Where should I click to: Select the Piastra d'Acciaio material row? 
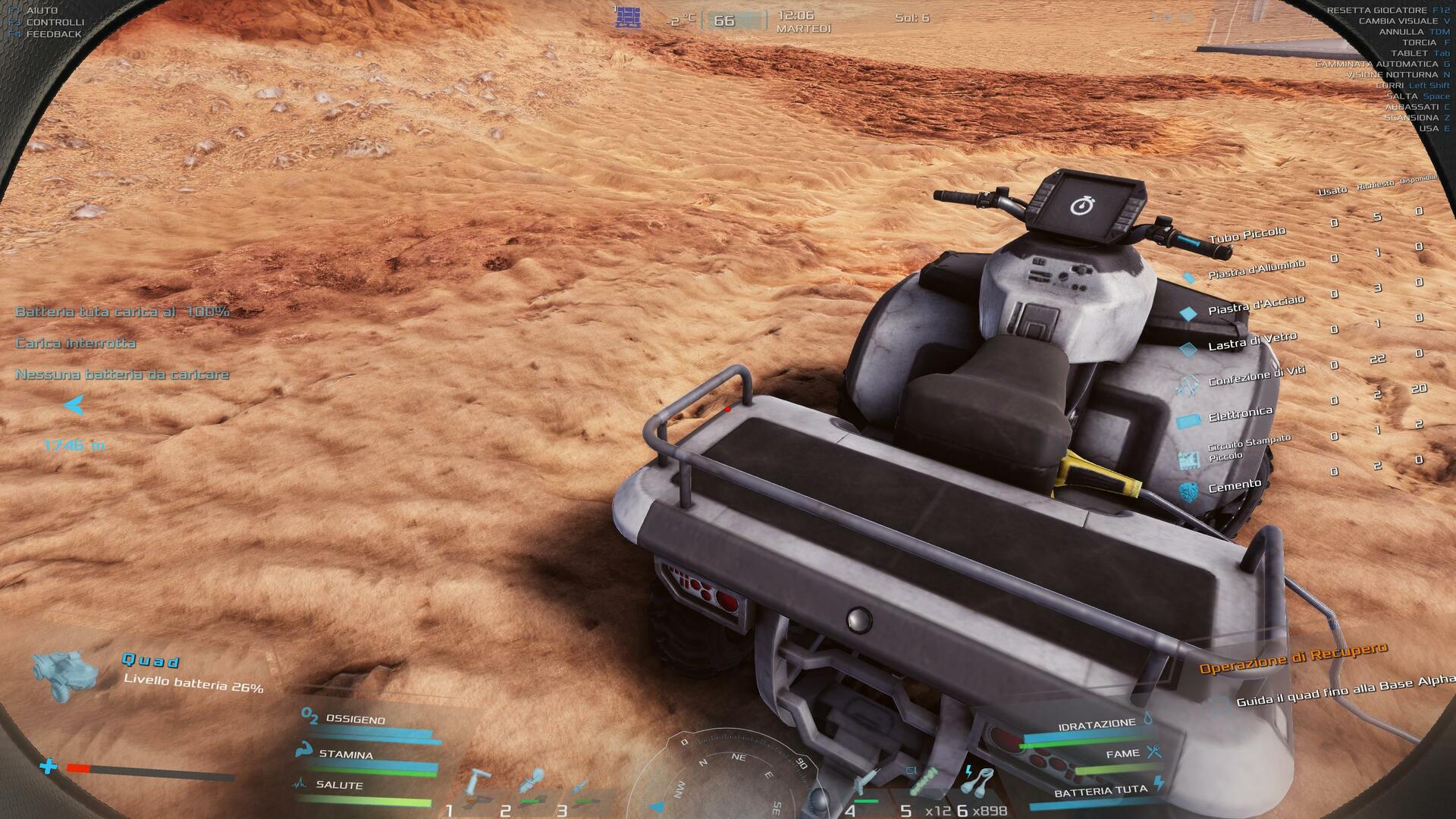(x=1255, y=305)
